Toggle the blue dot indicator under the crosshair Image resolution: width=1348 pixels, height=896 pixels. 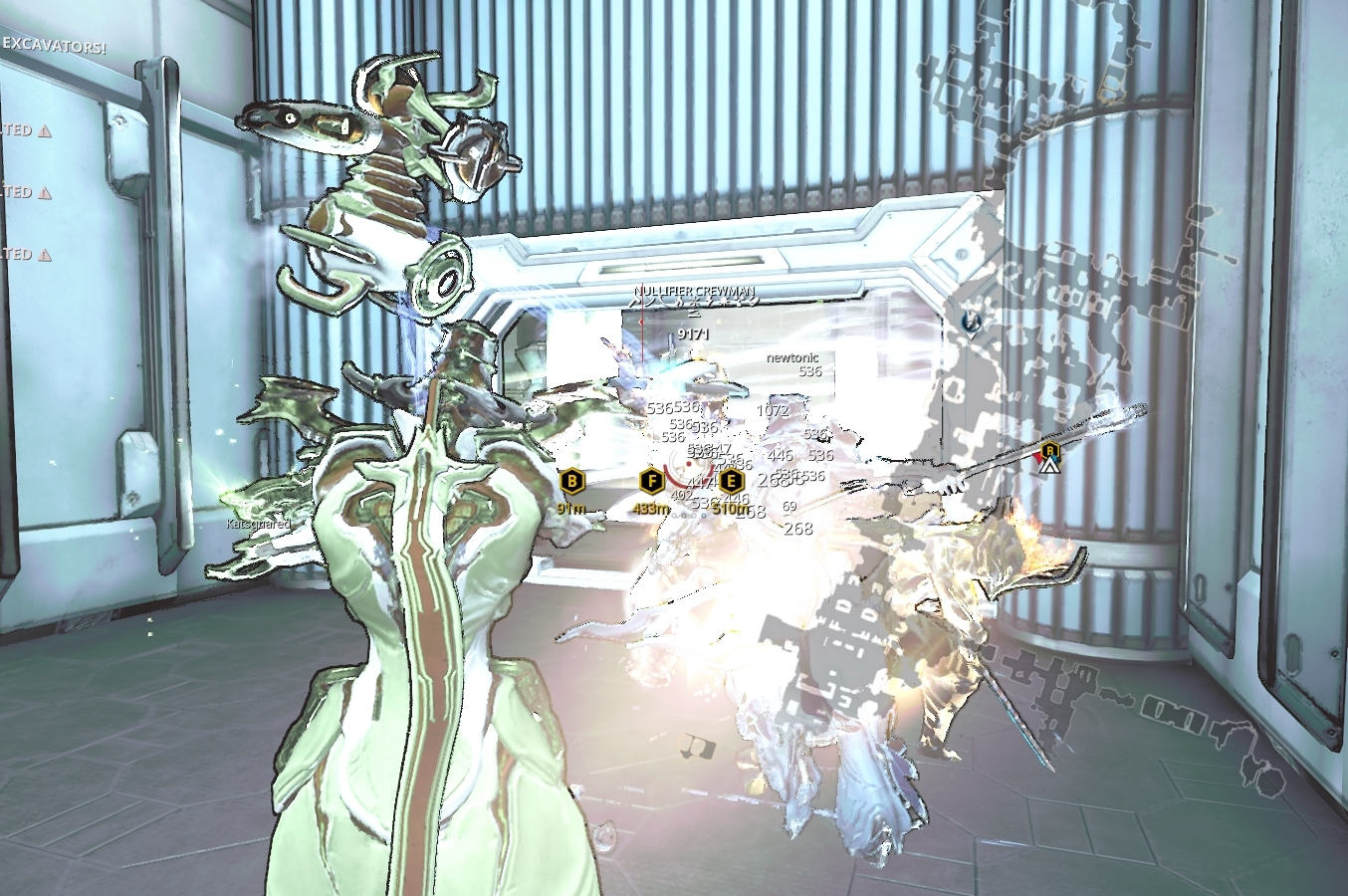coord(703,516)
